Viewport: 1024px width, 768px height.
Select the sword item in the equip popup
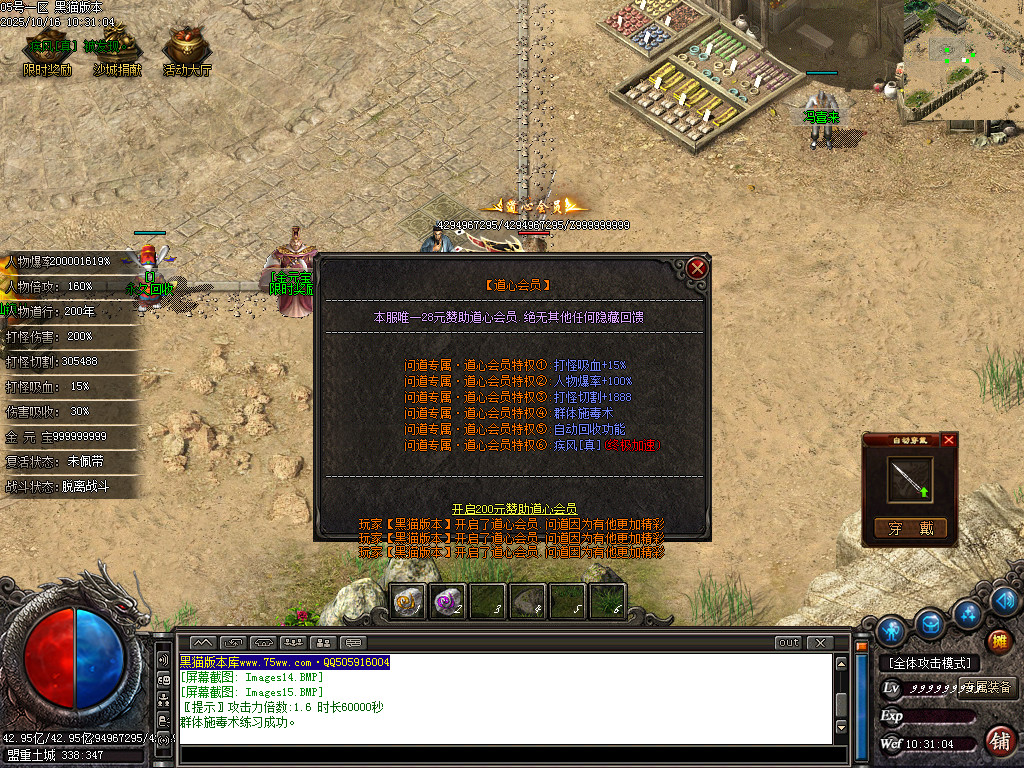tap(910, 481)
